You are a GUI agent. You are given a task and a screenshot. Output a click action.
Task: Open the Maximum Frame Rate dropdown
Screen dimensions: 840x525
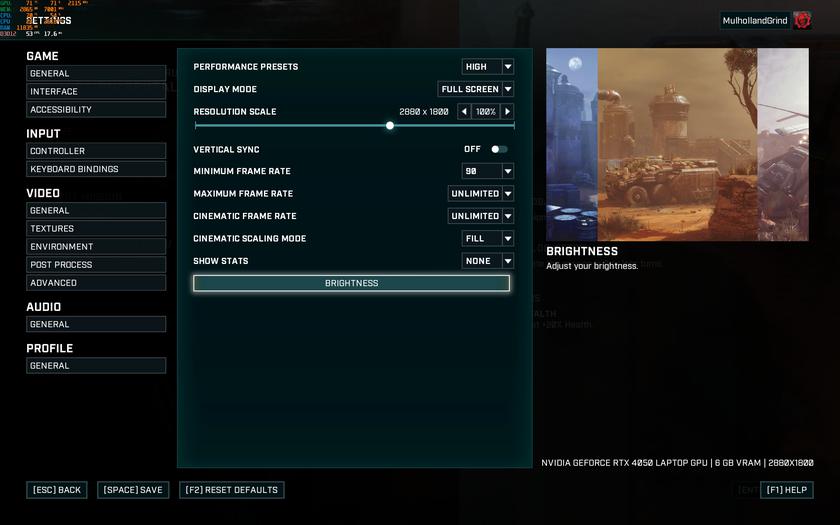(480, 194)
